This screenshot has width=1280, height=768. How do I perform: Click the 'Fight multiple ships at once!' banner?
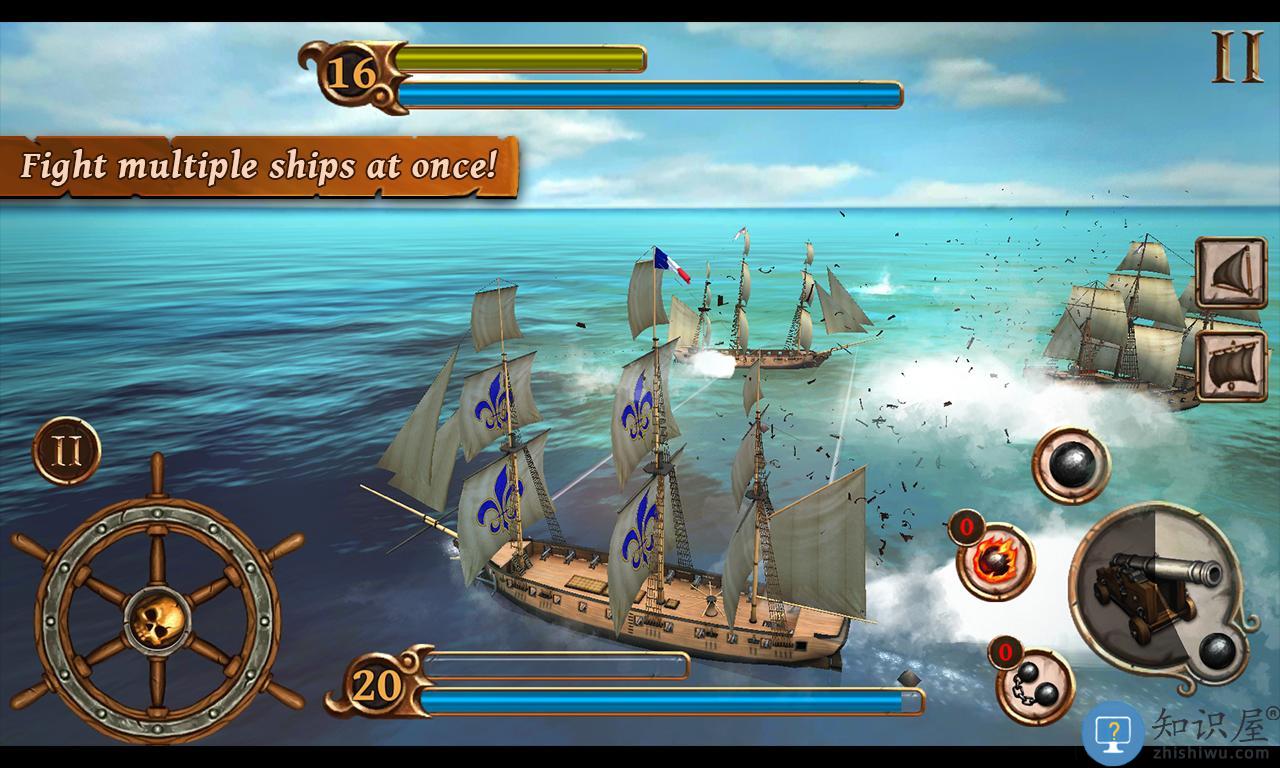258,166
